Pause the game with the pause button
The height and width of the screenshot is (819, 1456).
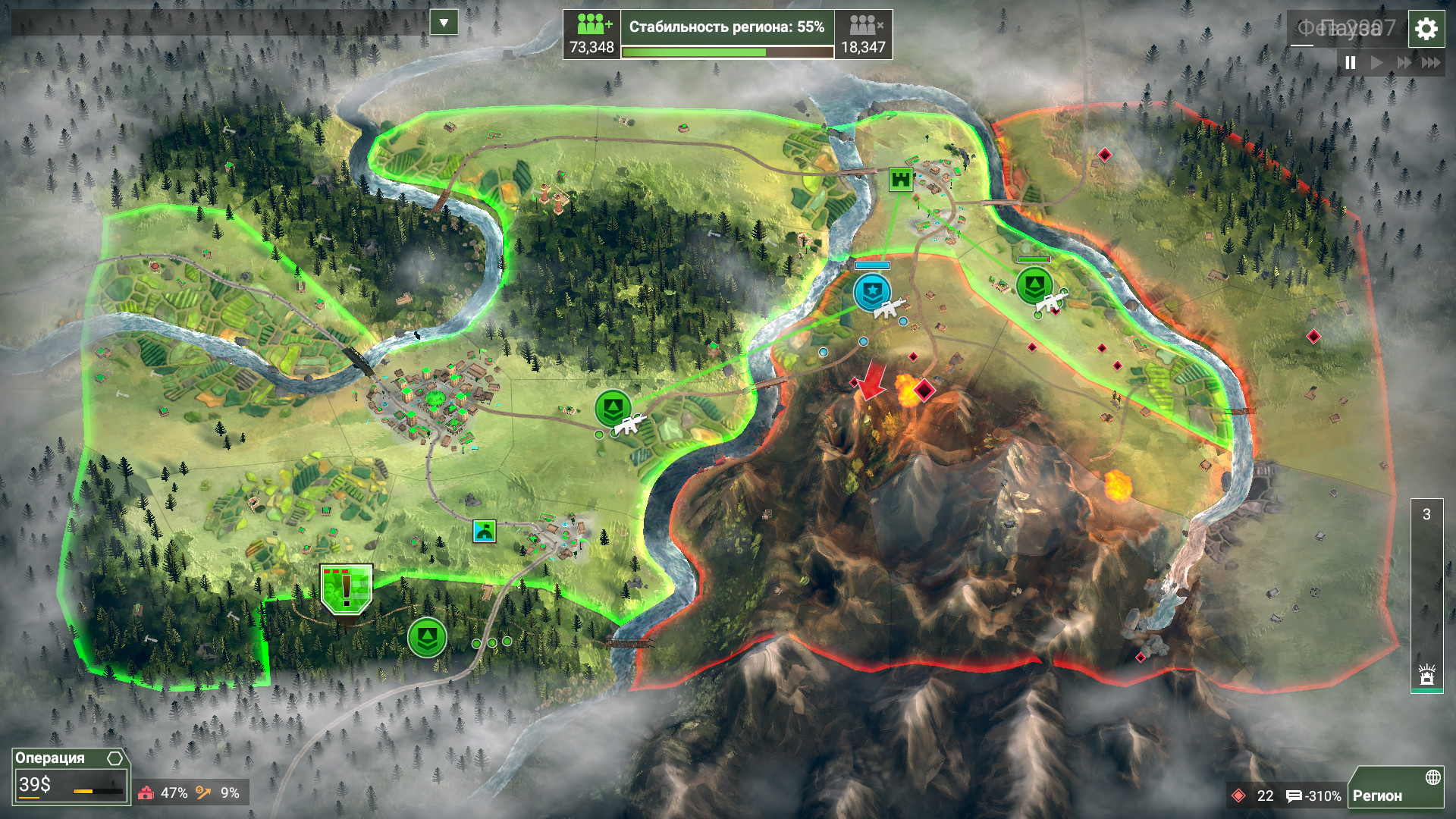tap(1351, 63)
